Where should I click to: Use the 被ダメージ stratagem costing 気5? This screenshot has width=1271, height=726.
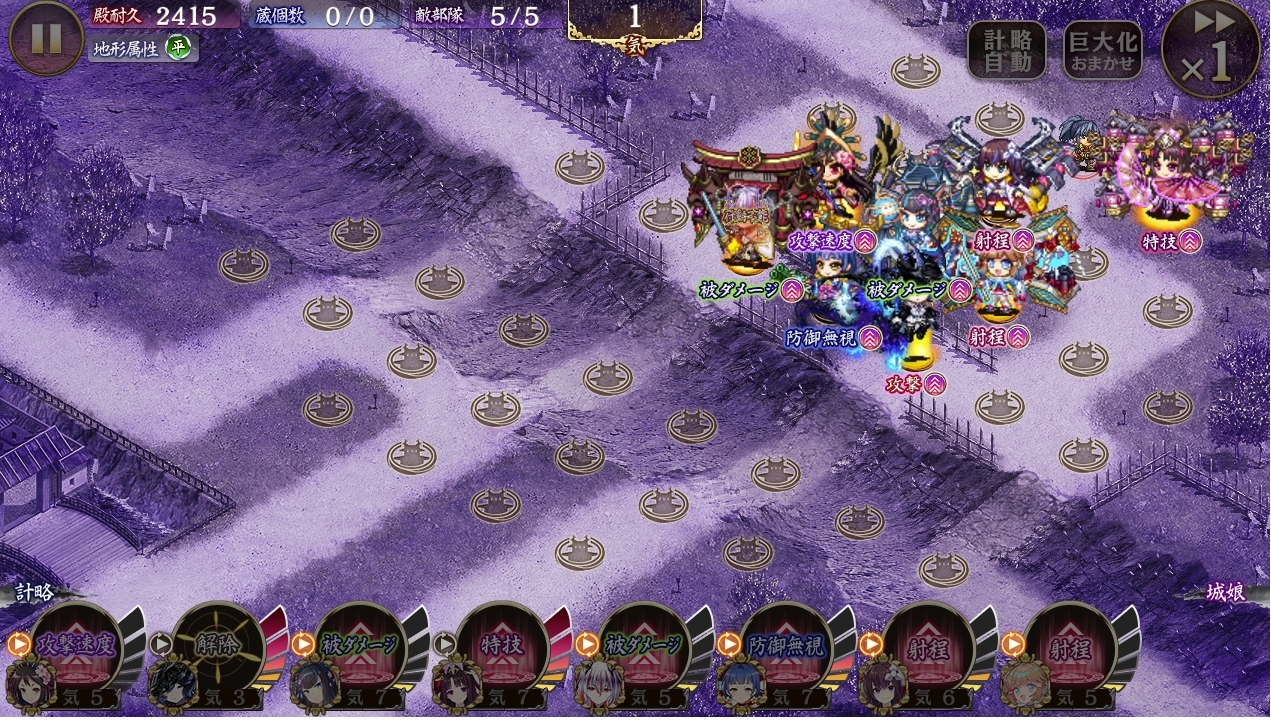(x=644, y=647)
